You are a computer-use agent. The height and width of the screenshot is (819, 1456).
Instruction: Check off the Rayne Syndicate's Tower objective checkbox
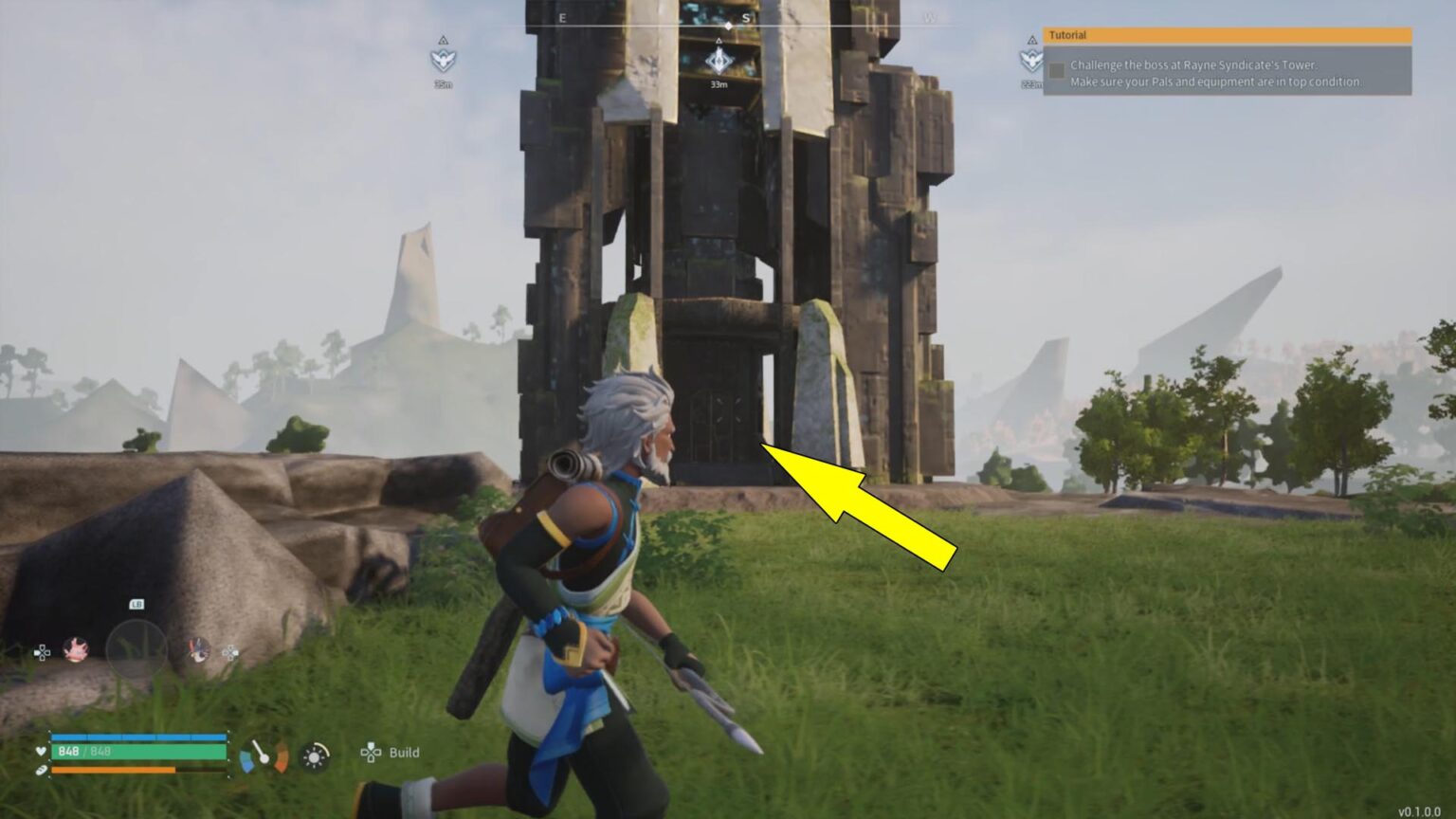[x=1057, y=68]
